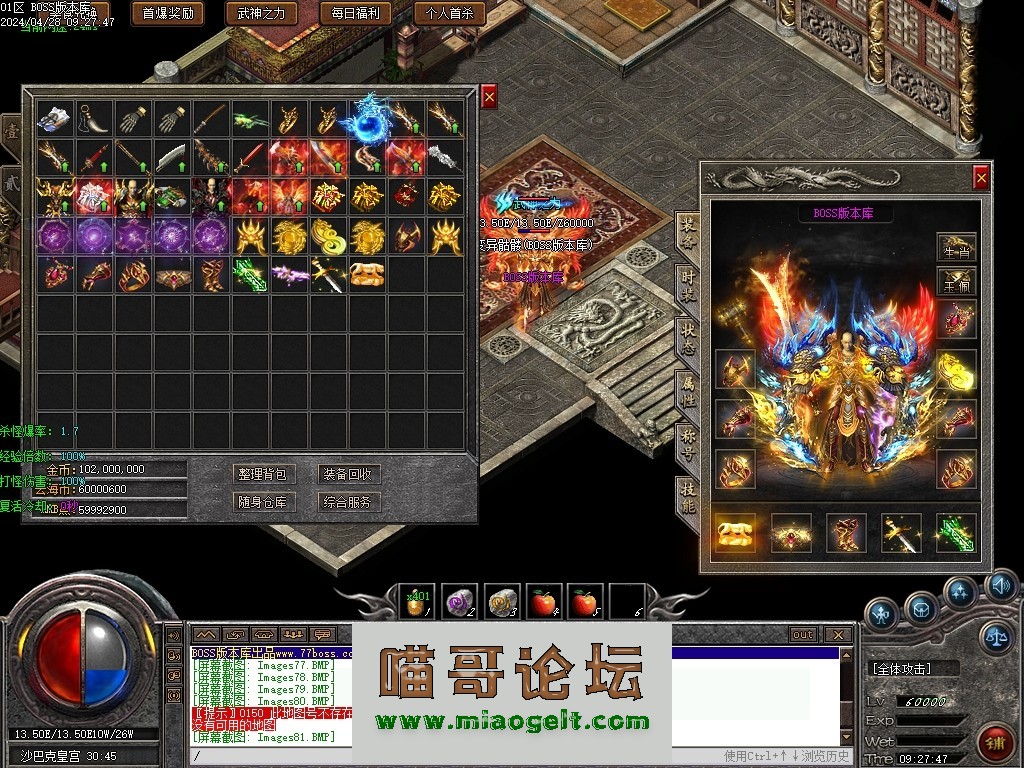The height and width of the screenshot is (768, 1024).
Task: Select the blue dragon orb inventory item
Action: click(x=367, y=118)
